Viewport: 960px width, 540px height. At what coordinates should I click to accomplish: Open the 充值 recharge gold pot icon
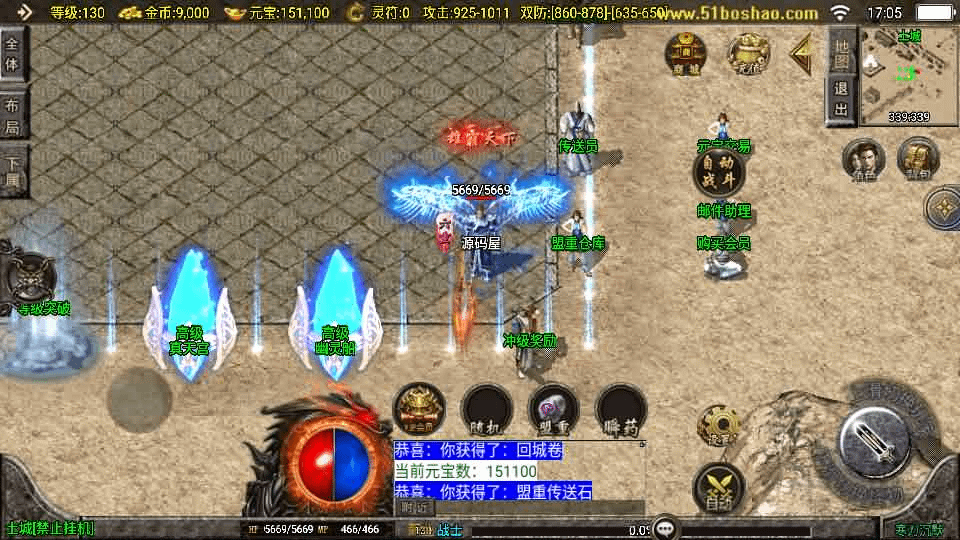click(x=748, y=54)
